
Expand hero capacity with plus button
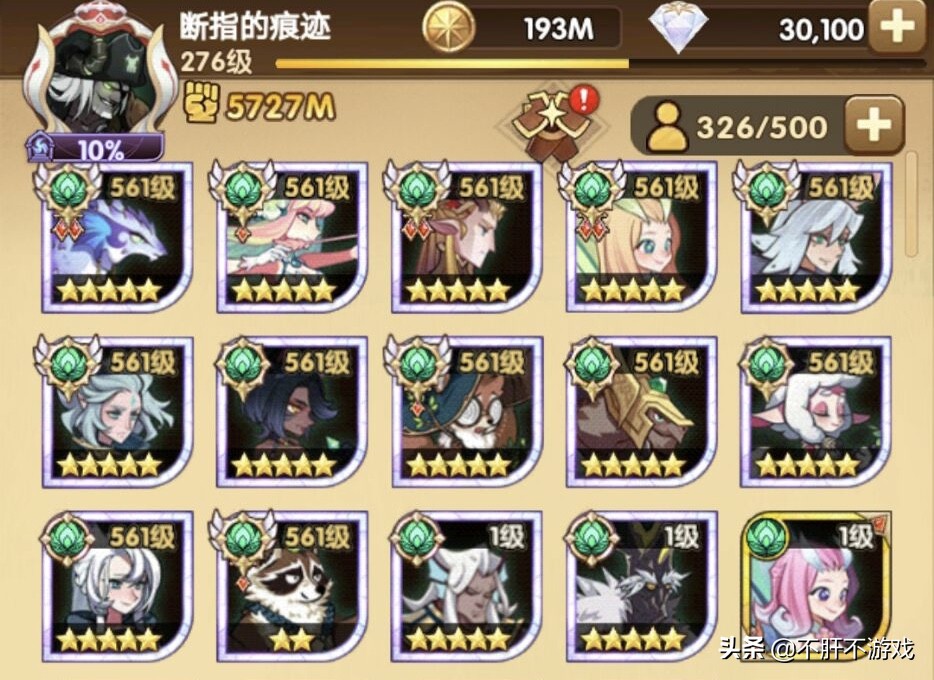873,125
